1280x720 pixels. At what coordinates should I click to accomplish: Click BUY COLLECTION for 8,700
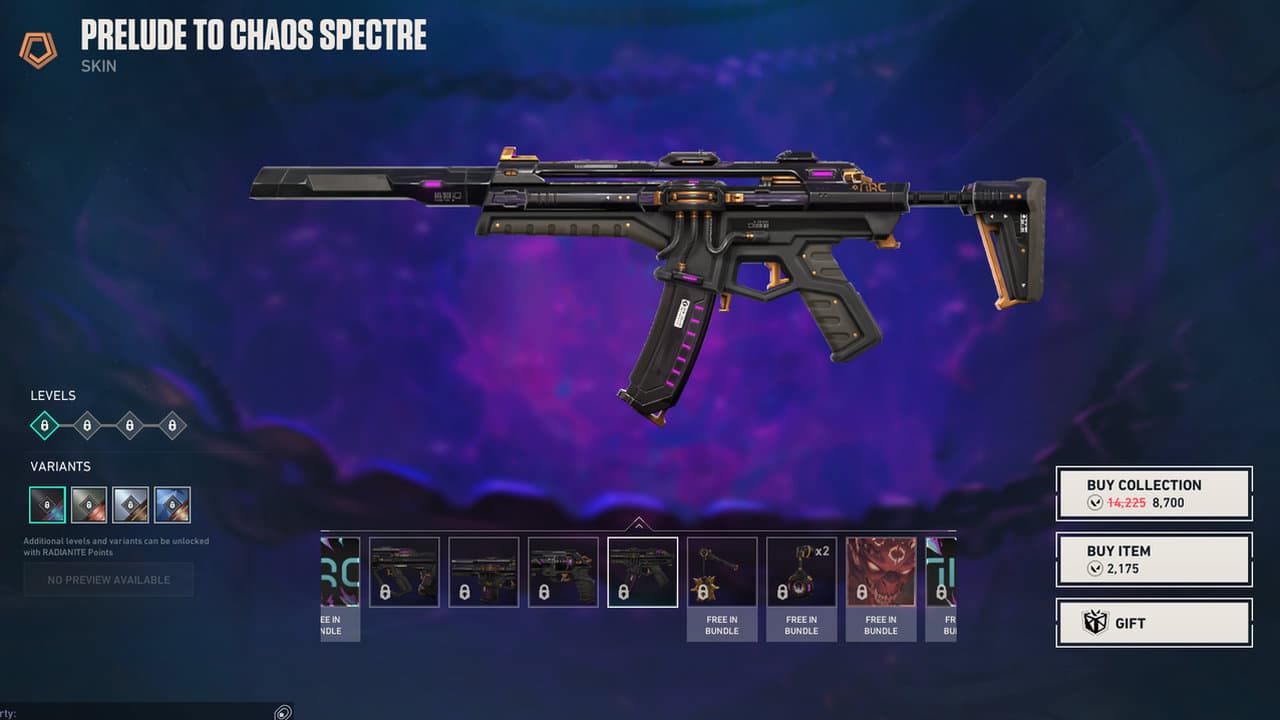point(1153,494)
